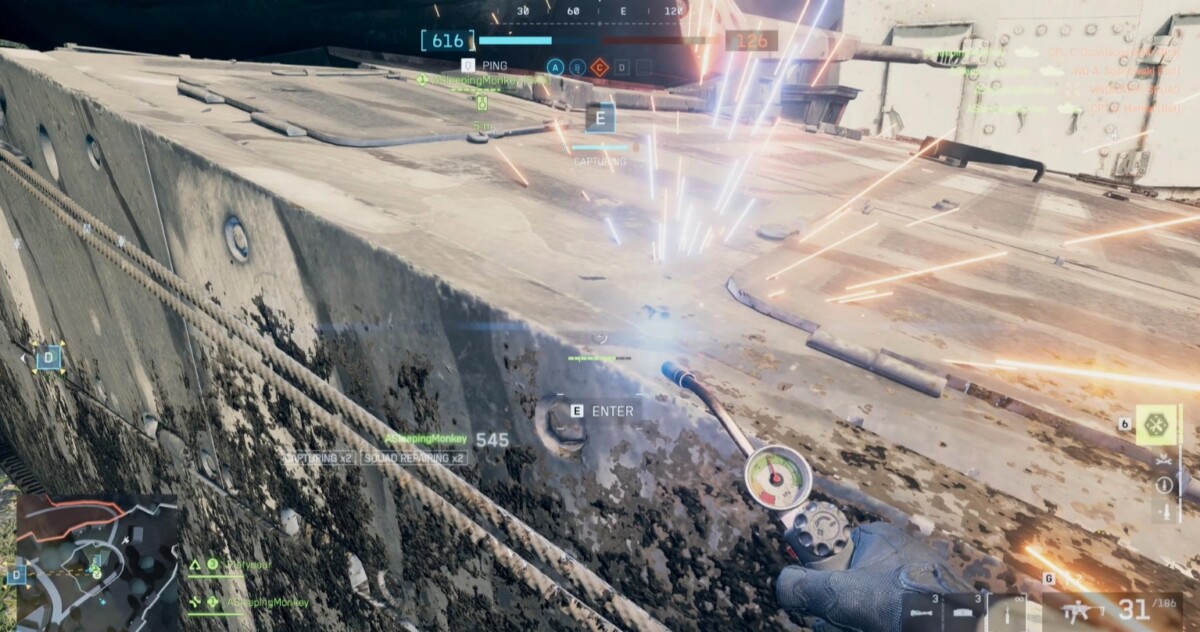Select objective A in the flag bar
This screenshot has width=1200, height=632.
point(555,67)
